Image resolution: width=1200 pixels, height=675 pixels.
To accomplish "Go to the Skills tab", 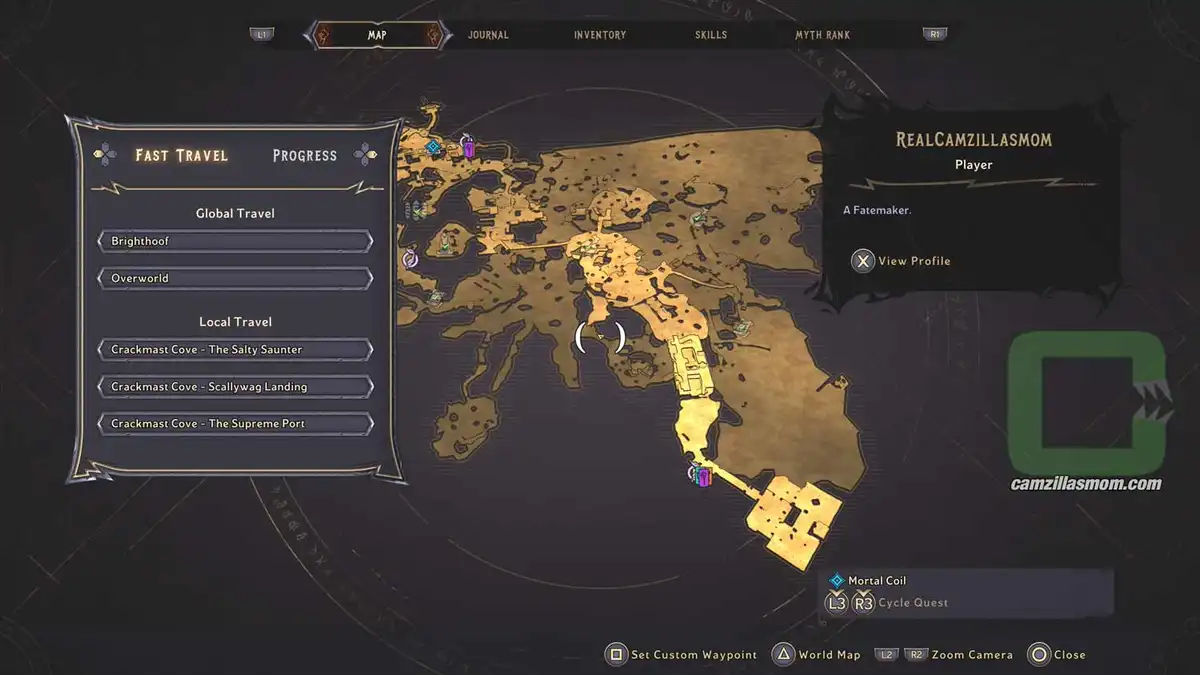I will pyautogui.click(x=711, y=35).
